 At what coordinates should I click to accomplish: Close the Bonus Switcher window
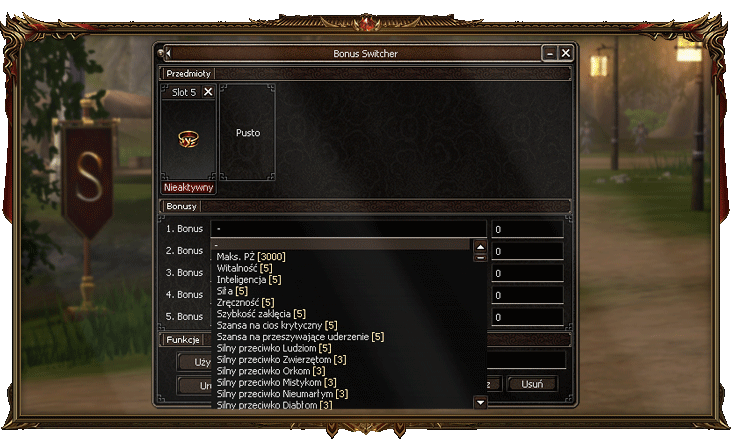click(566, 53)
